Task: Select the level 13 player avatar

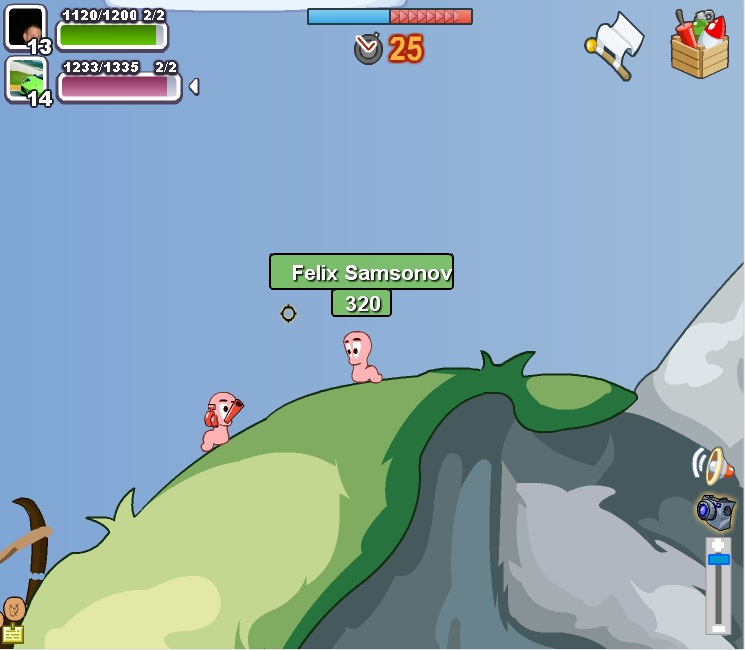Action: pos(25,27)
